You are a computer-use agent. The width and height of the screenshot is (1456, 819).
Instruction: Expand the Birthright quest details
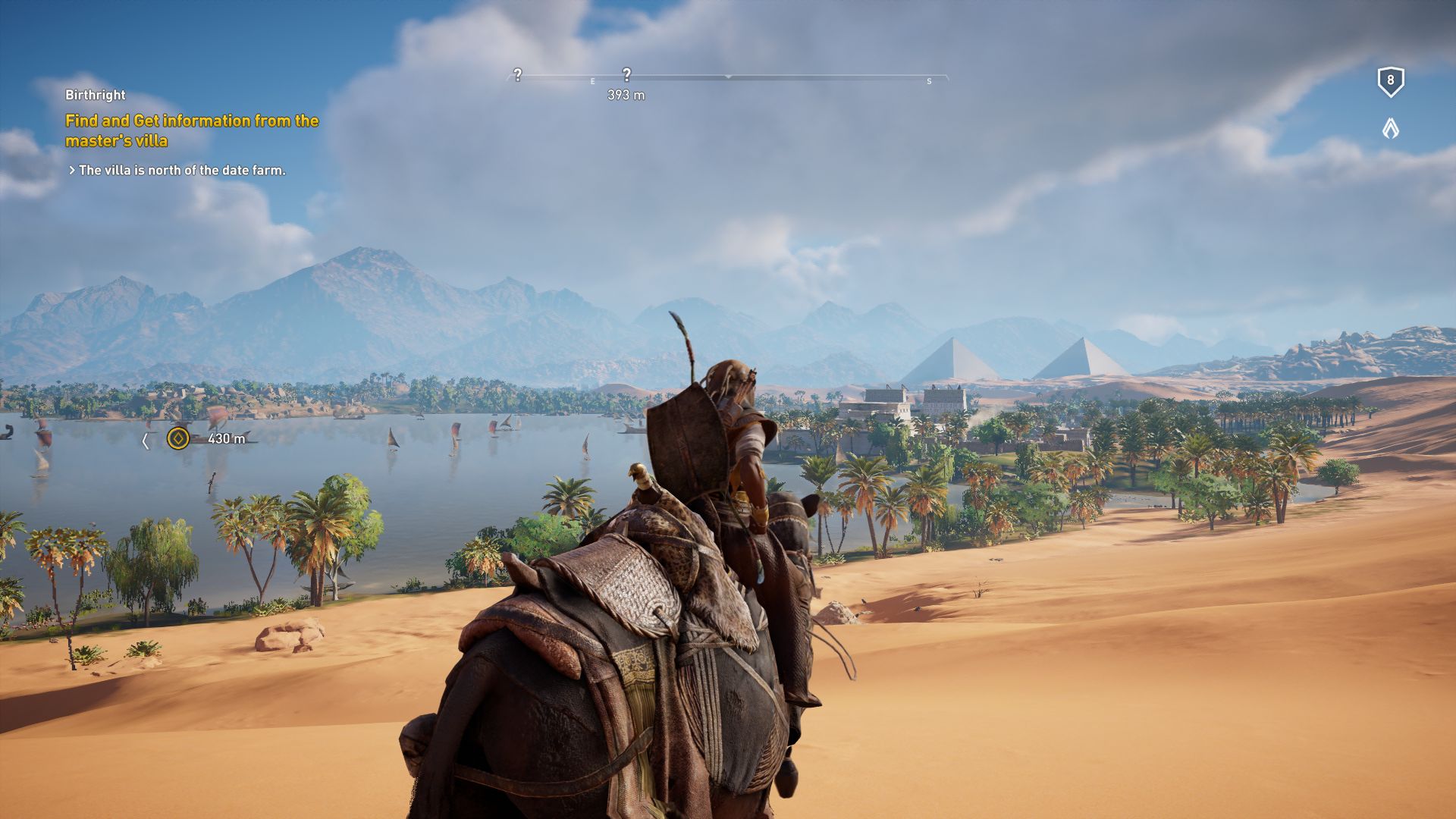(96, 96)
